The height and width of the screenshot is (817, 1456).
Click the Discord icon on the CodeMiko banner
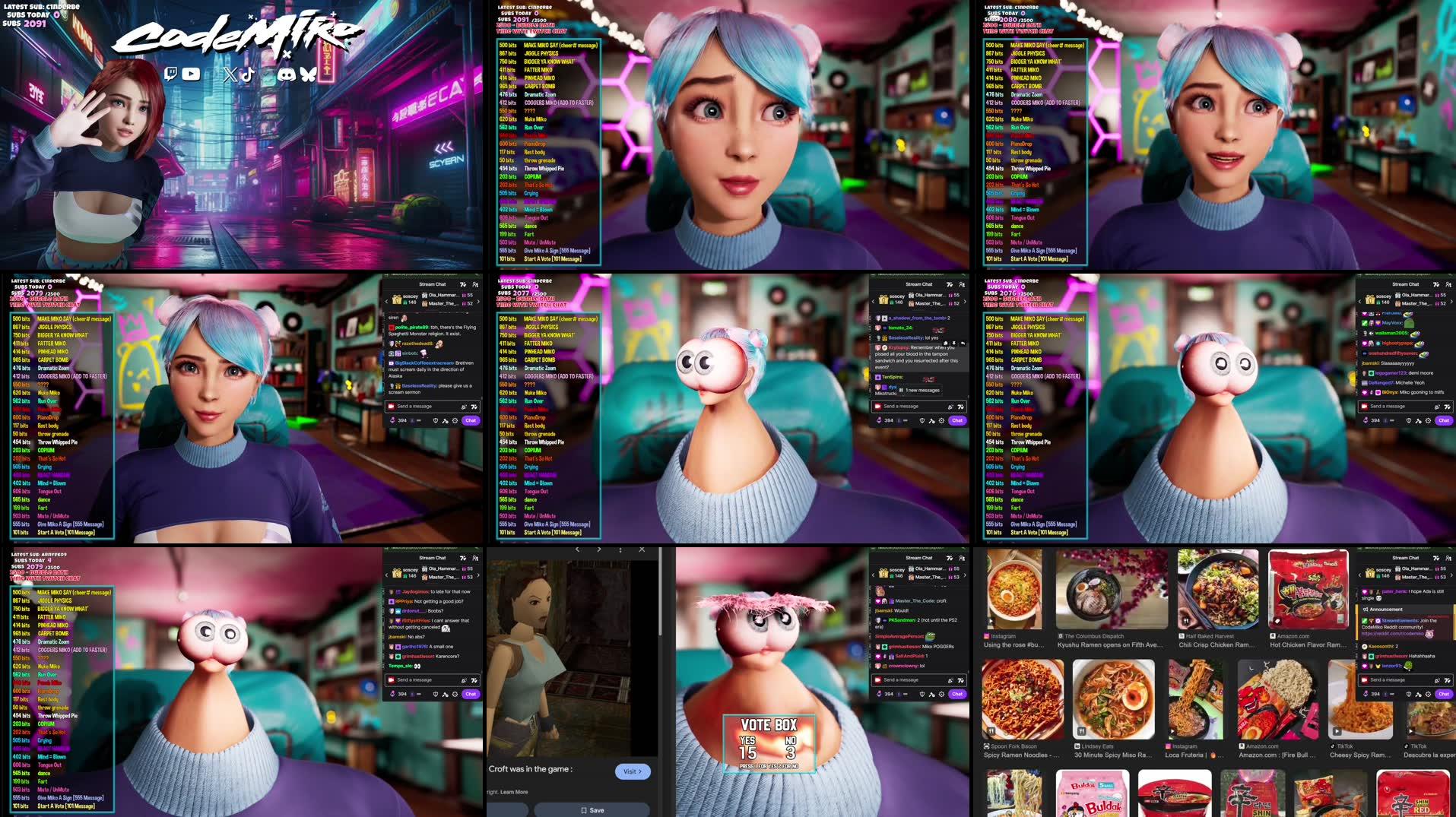[x=288, y=74]
